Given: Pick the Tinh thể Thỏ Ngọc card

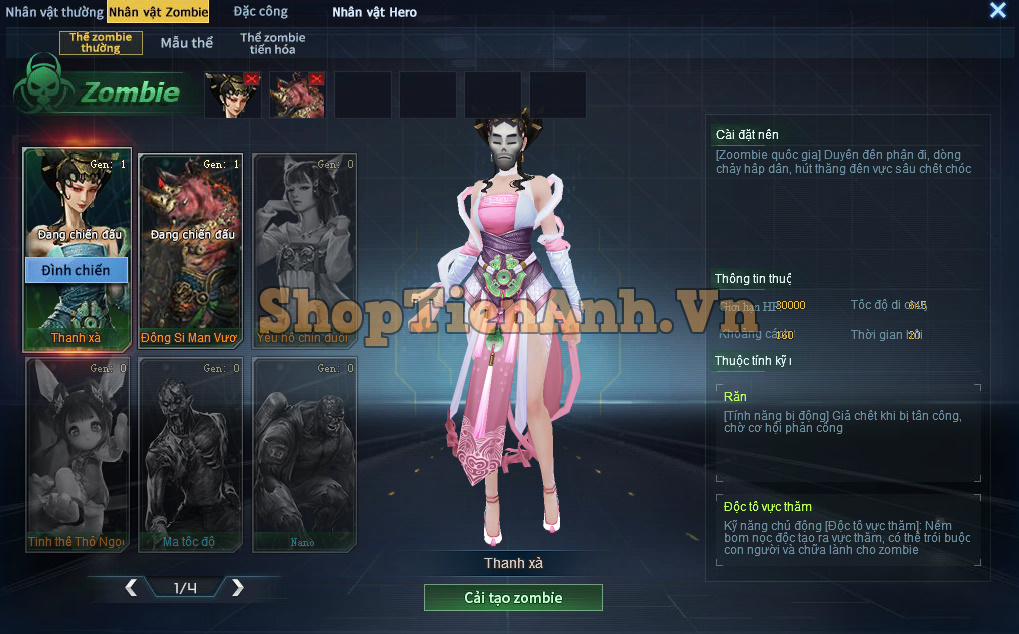Looking at the screenshot, I should click(x=77, y=455).
